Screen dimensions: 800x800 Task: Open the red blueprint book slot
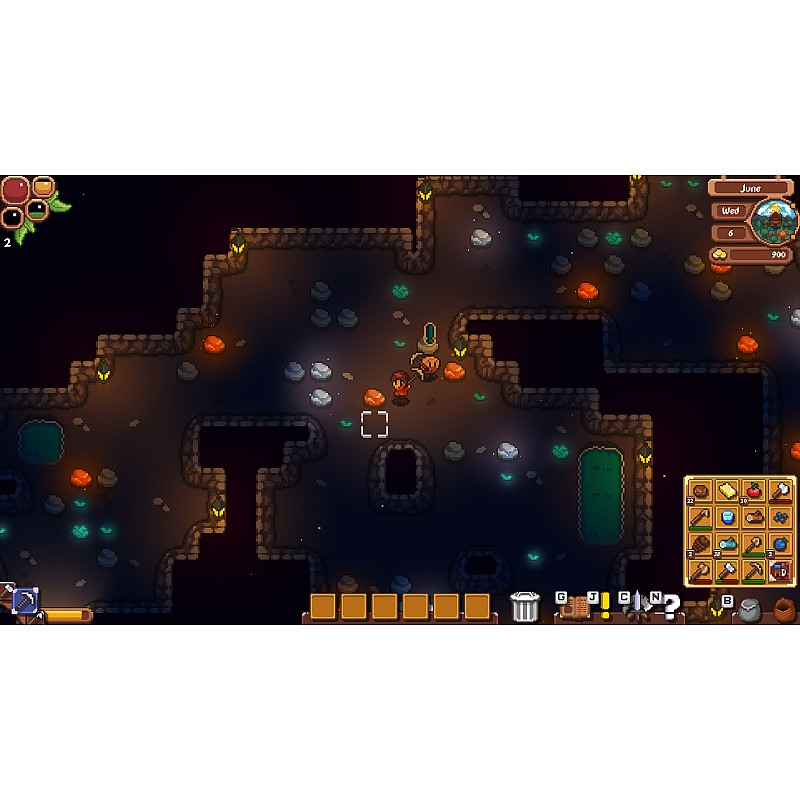coord(780,571)
